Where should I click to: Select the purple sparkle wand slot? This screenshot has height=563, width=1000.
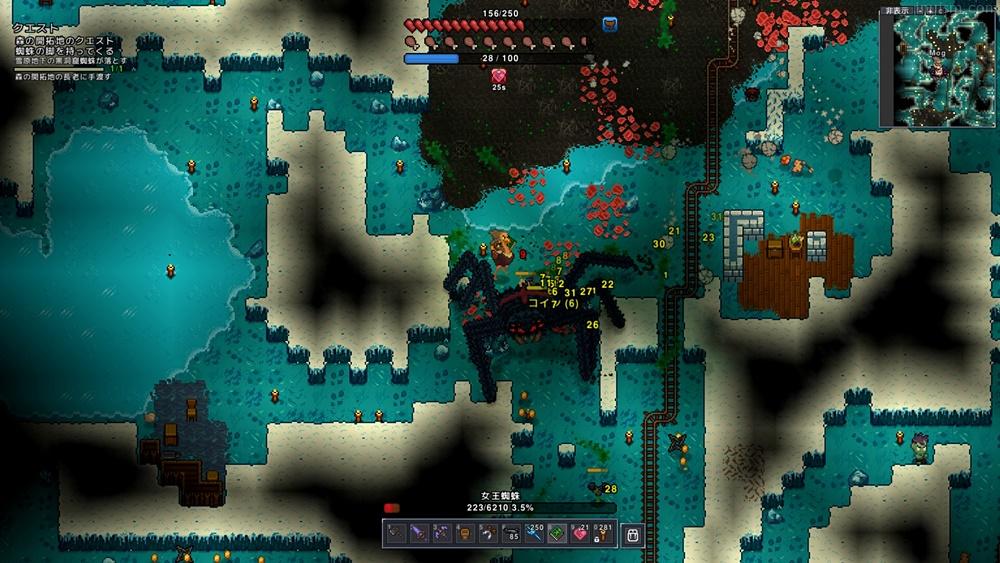[441, 535]
